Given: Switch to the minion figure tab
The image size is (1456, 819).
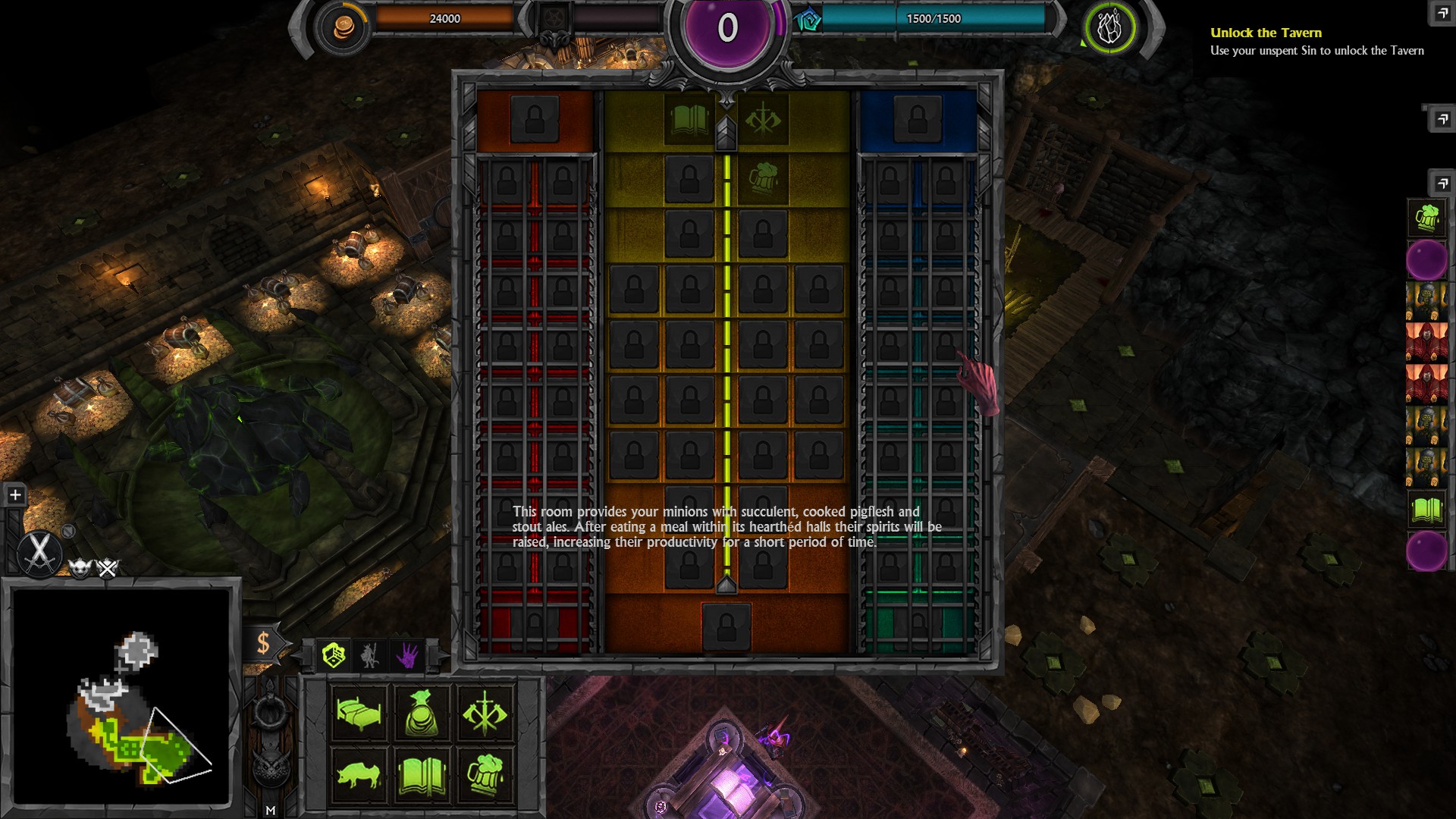Looking at the screenshot, I should (x=370, y=655).
